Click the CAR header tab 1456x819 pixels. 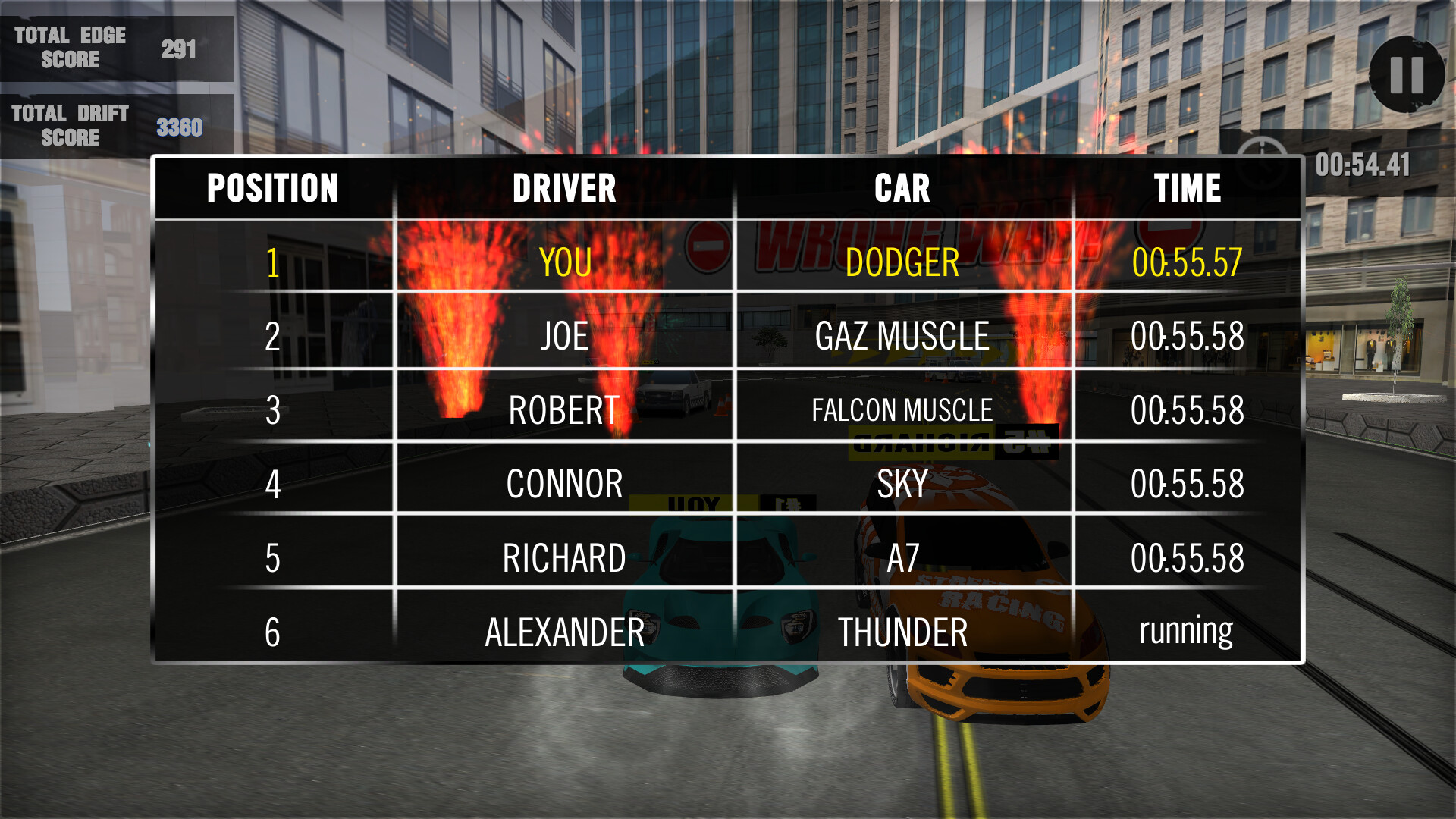(902, 188)
